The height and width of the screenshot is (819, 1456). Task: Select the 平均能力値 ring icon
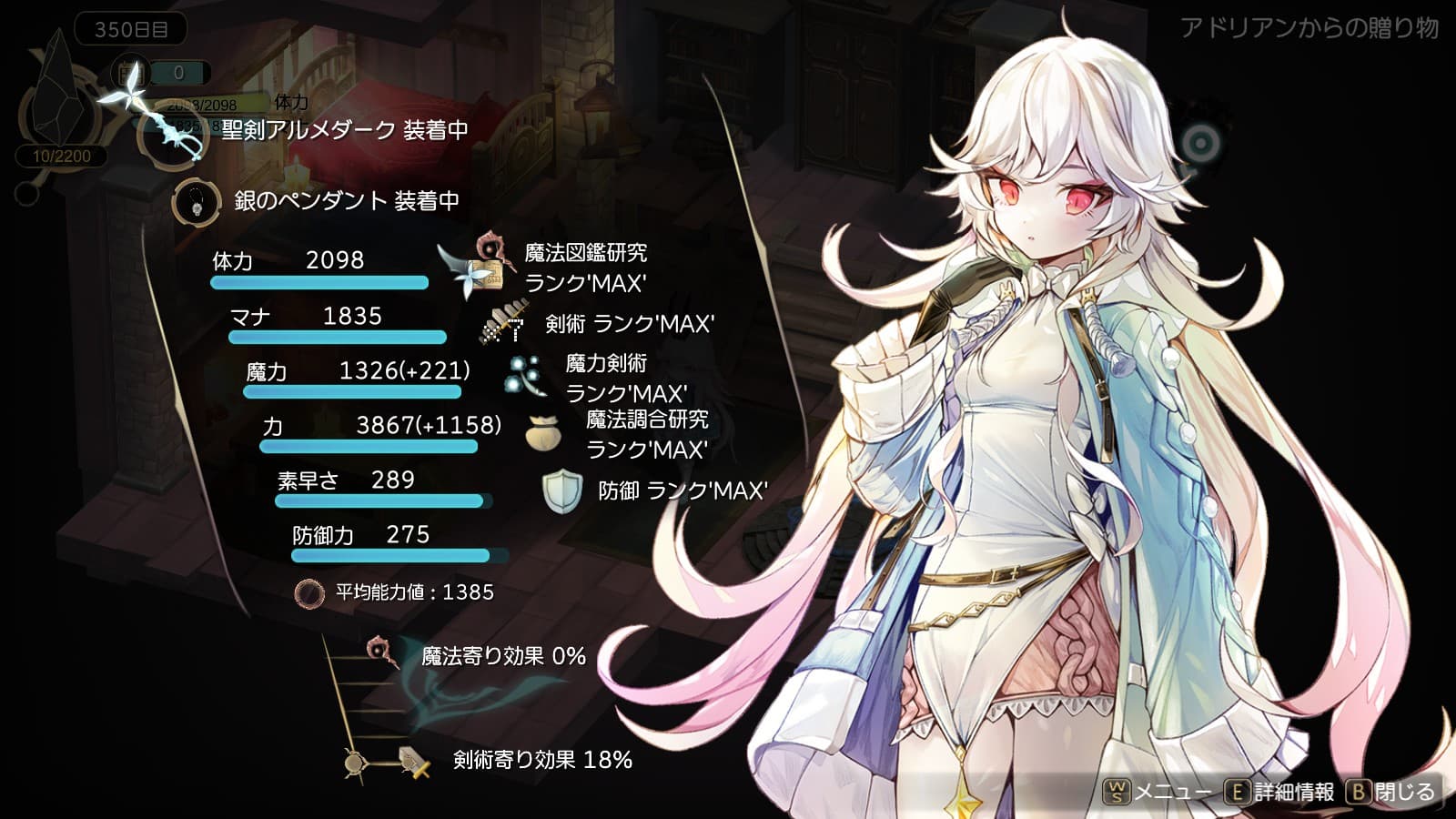[309, 593]
